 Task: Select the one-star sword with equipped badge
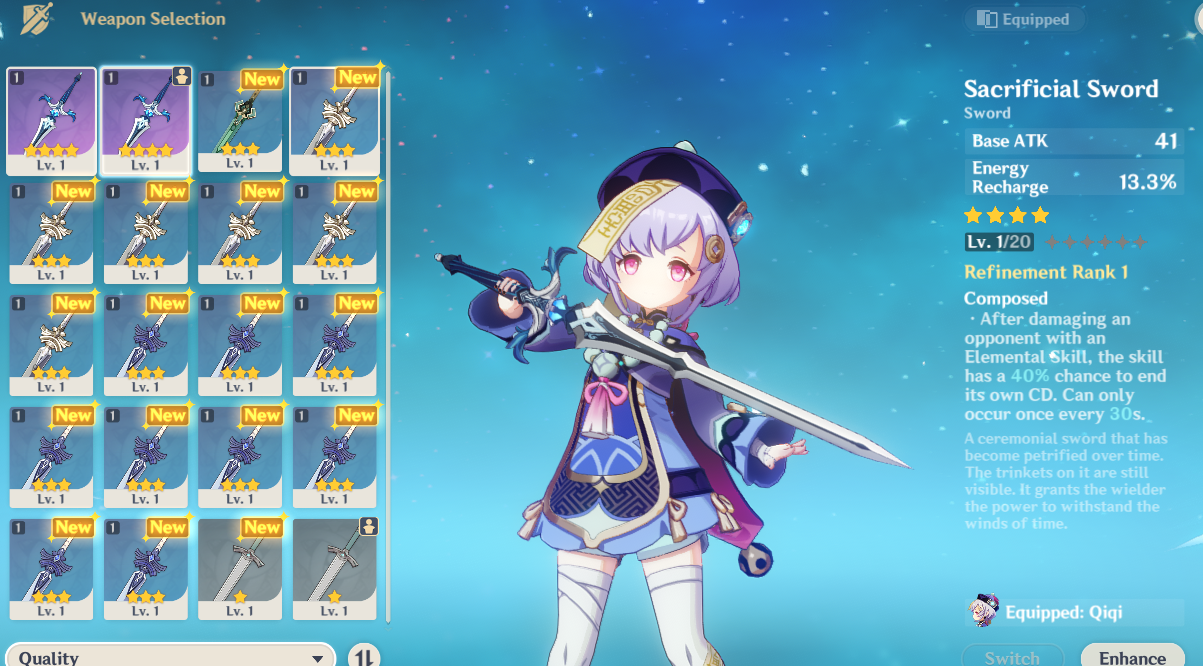click(333, 569)
